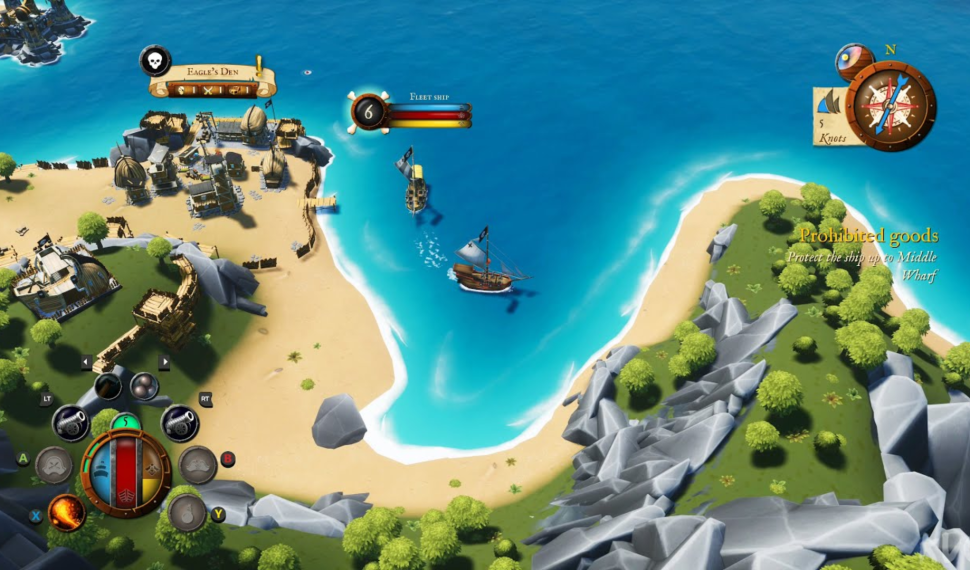Choose the cannonball ammunition type

pyautogui.click(x=144, y=386)
